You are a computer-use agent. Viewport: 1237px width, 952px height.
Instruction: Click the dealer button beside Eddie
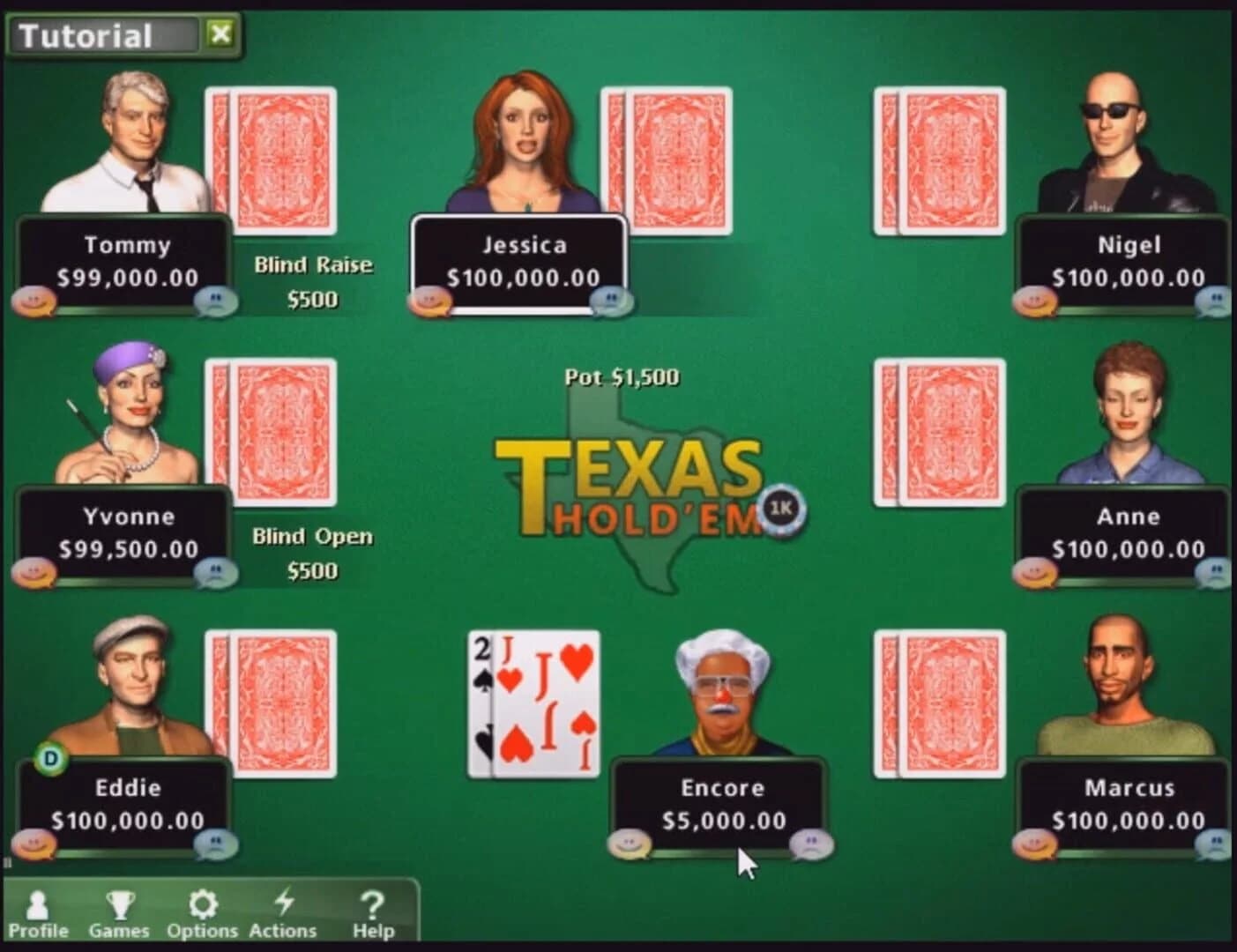point(50,756)
